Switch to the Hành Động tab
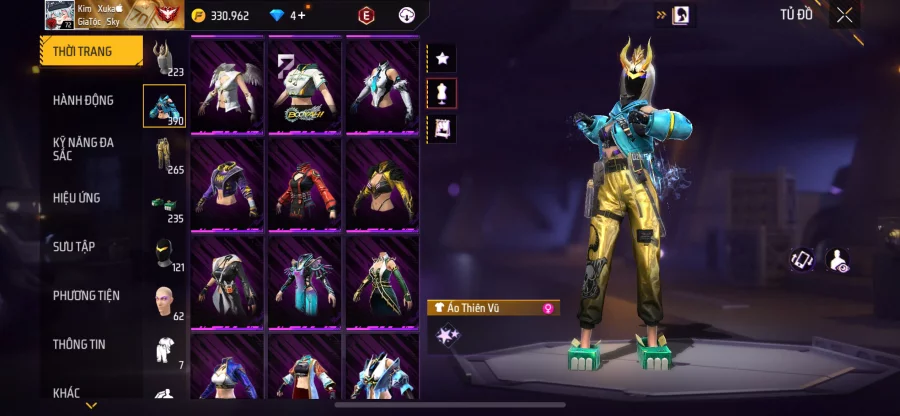The image size is (900, 416). (x=84, y=100)
